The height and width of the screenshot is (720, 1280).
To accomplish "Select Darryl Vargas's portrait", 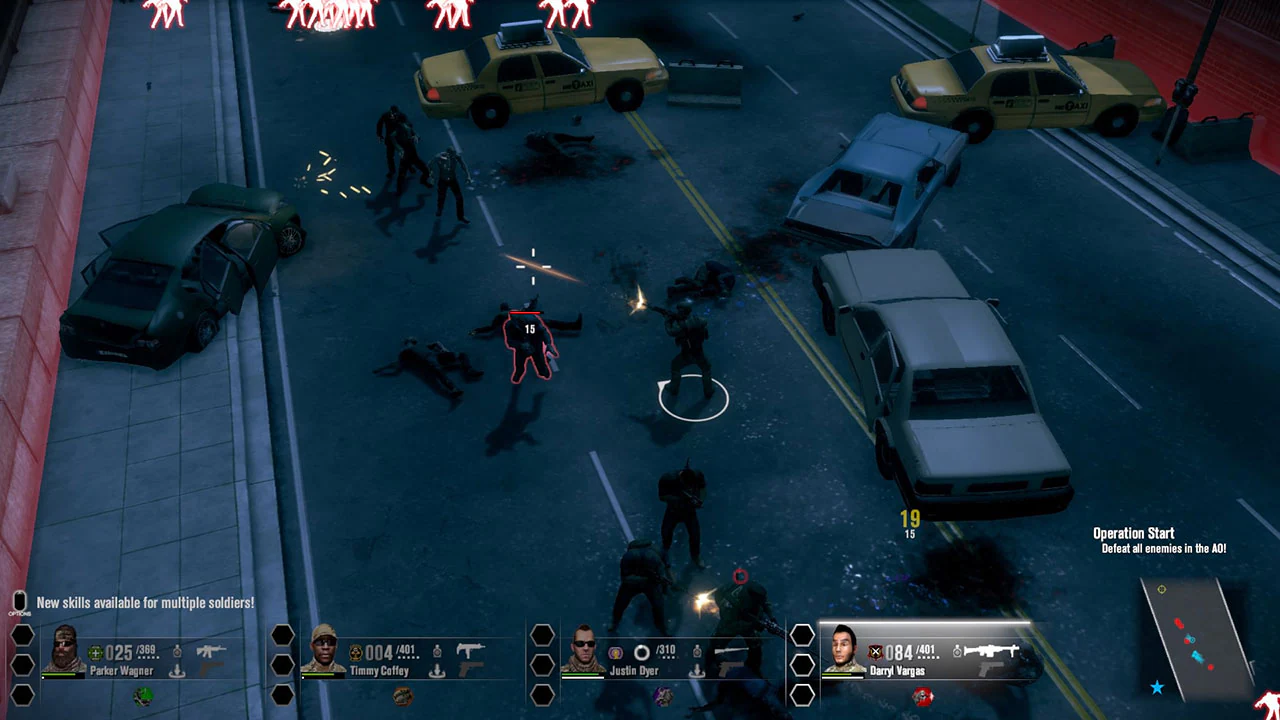I will tap(843, 649).
